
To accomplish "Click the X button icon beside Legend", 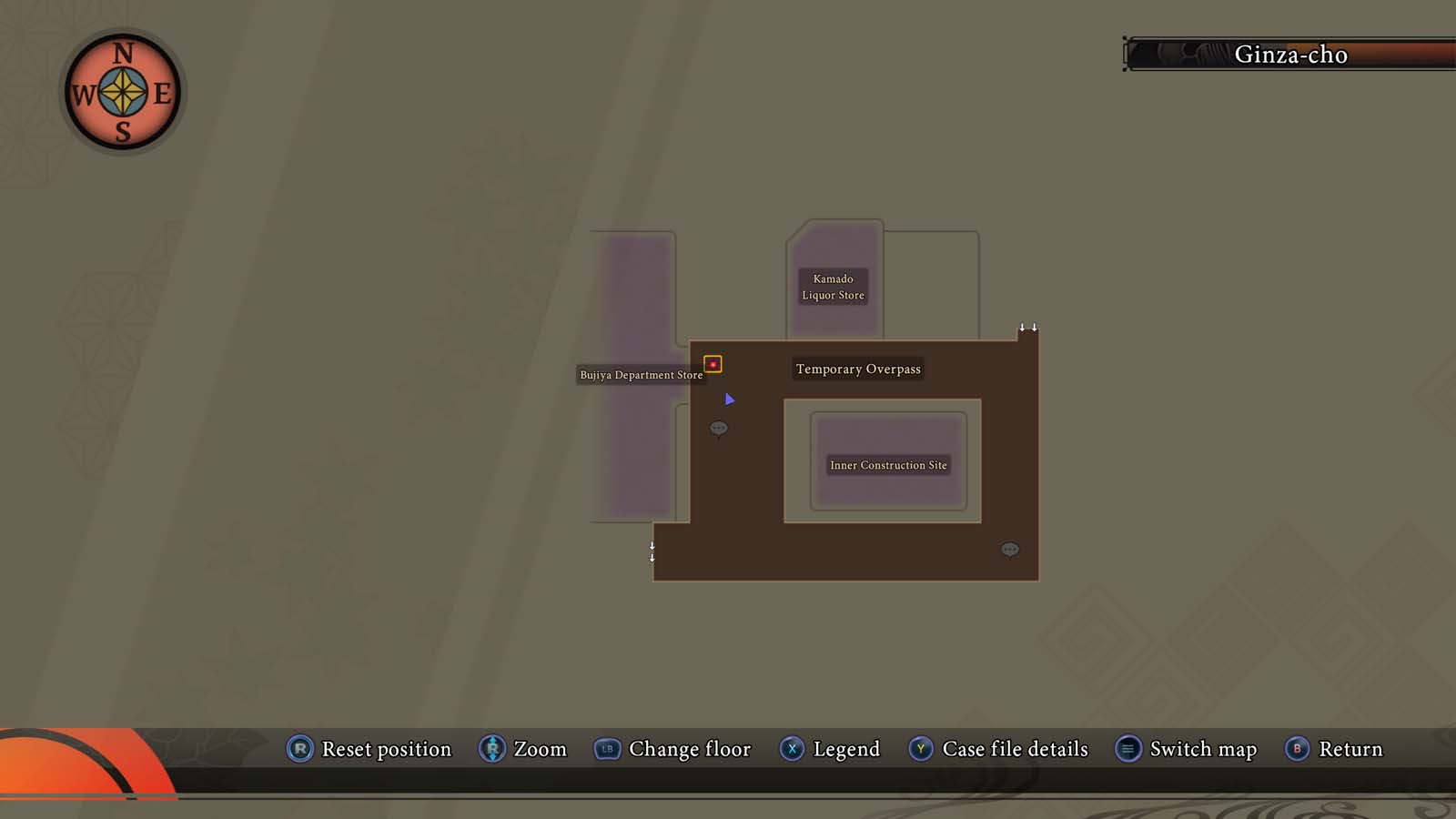I will 793,749.
